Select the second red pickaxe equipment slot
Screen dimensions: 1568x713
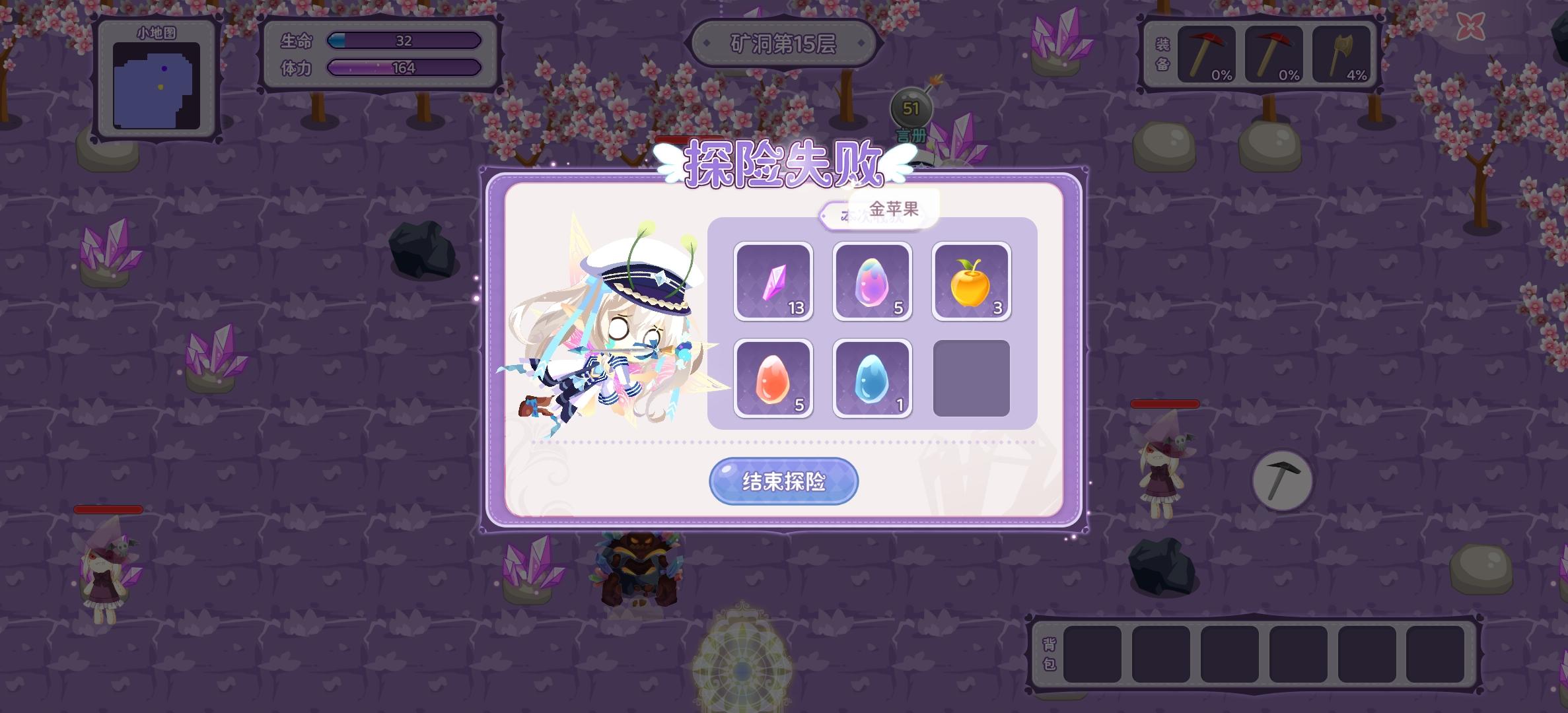pos(1275,56)
